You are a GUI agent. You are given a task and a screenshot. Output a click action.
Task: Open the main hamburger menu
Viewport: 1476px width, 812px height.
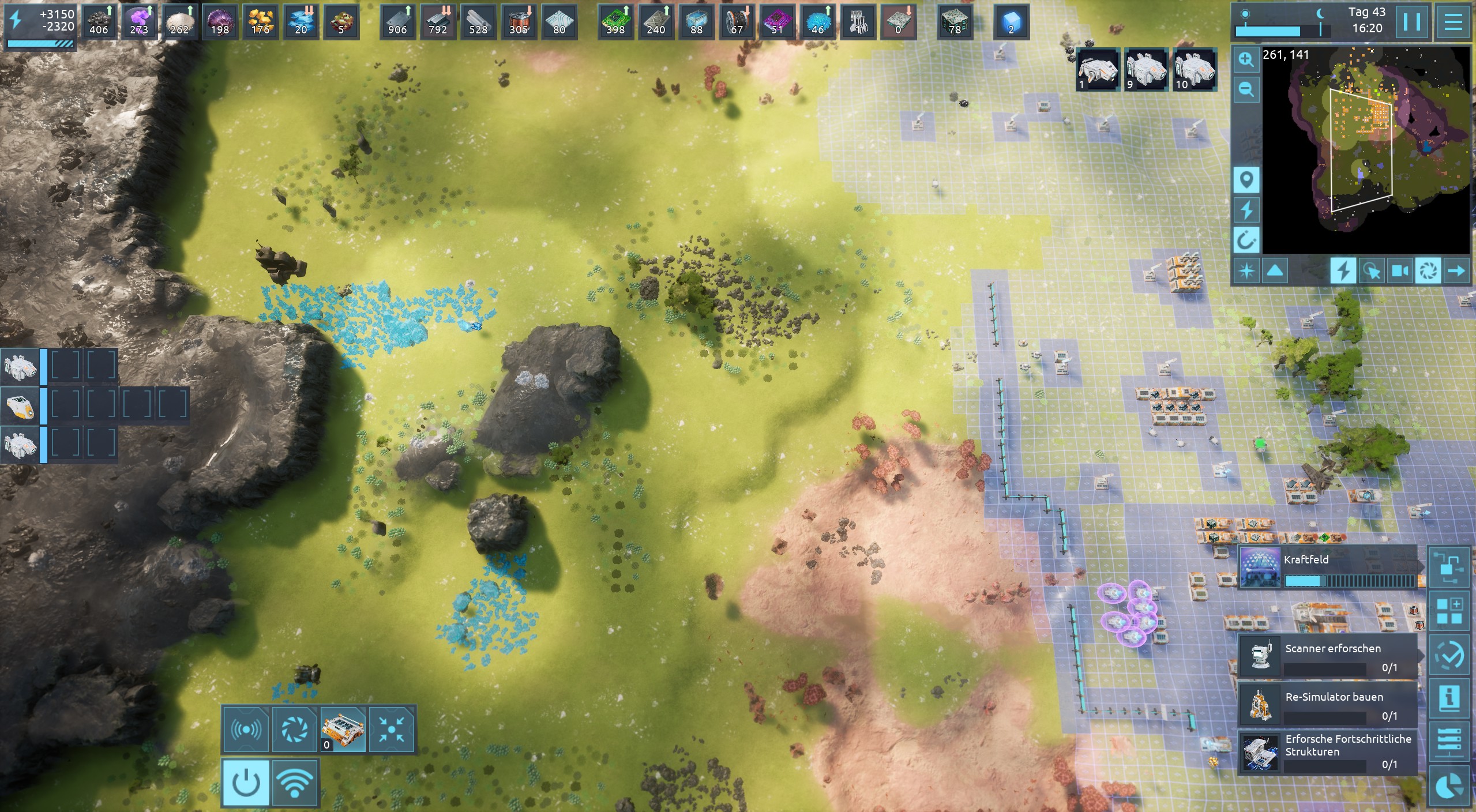pyautogui.click(x=1453, y=22)
